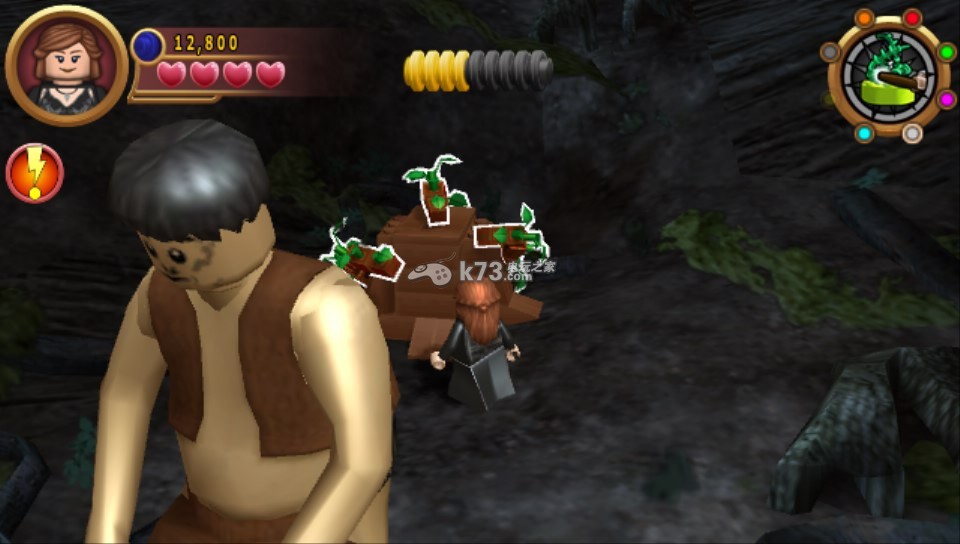The image size is (960, 544).
Task: Select the orange dot on the spell wheel
Action: [x=864, y=18]
